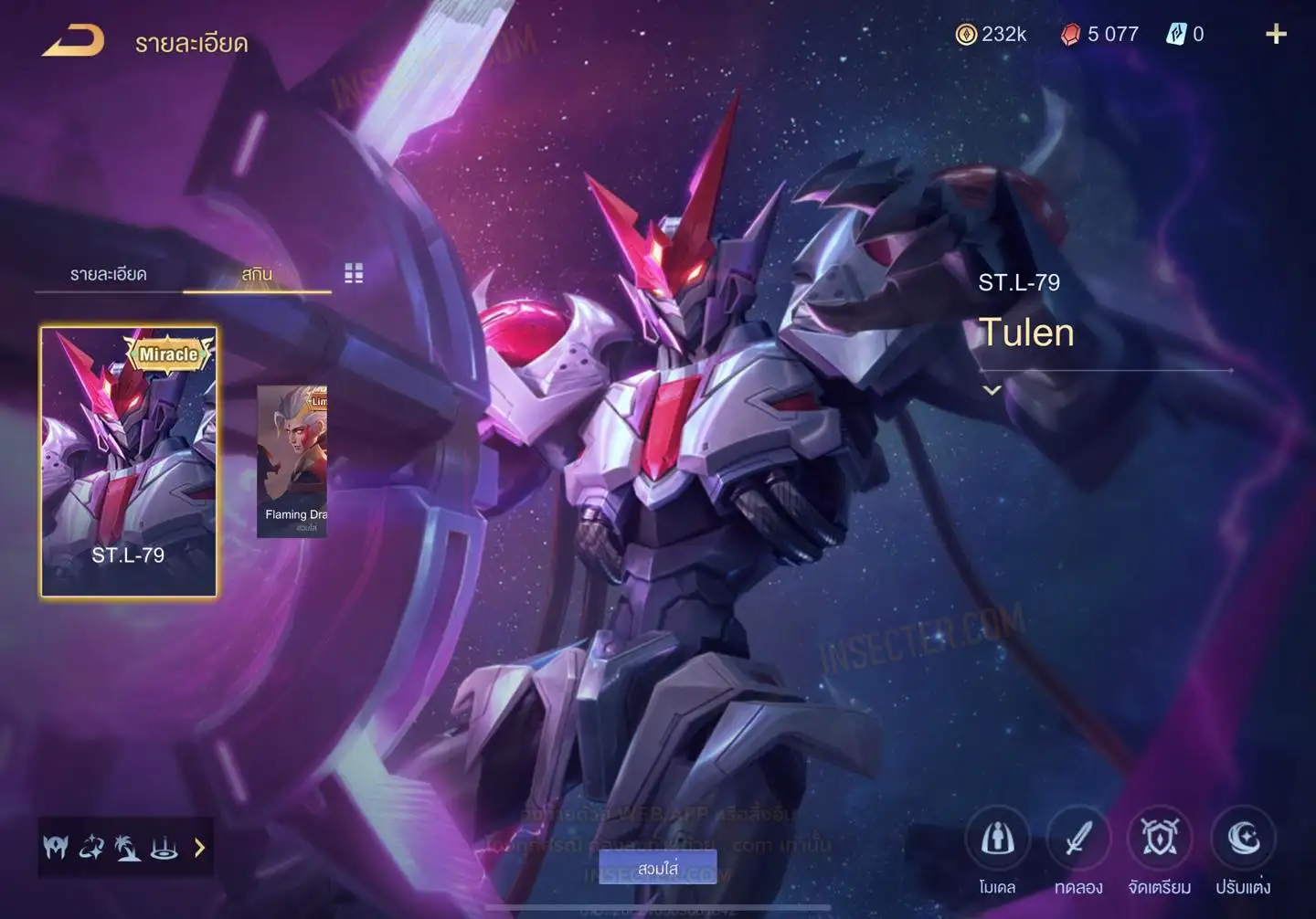This screenshot has height=919, width=1316.
Task: Equip the skin with the สวมใส่ button
Action: click(658, 868)
